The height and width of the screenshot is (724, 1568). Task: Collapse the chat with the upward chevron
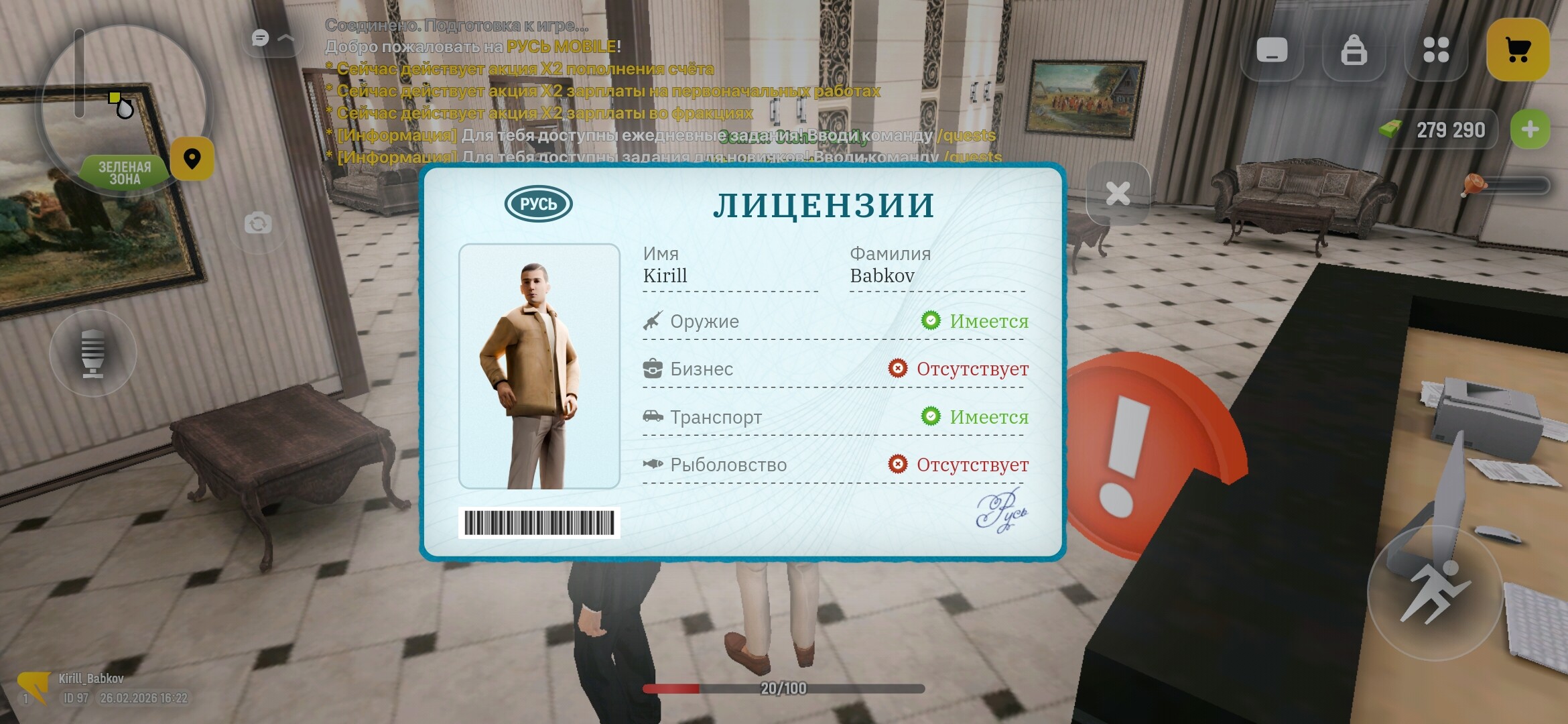(287, 37)
